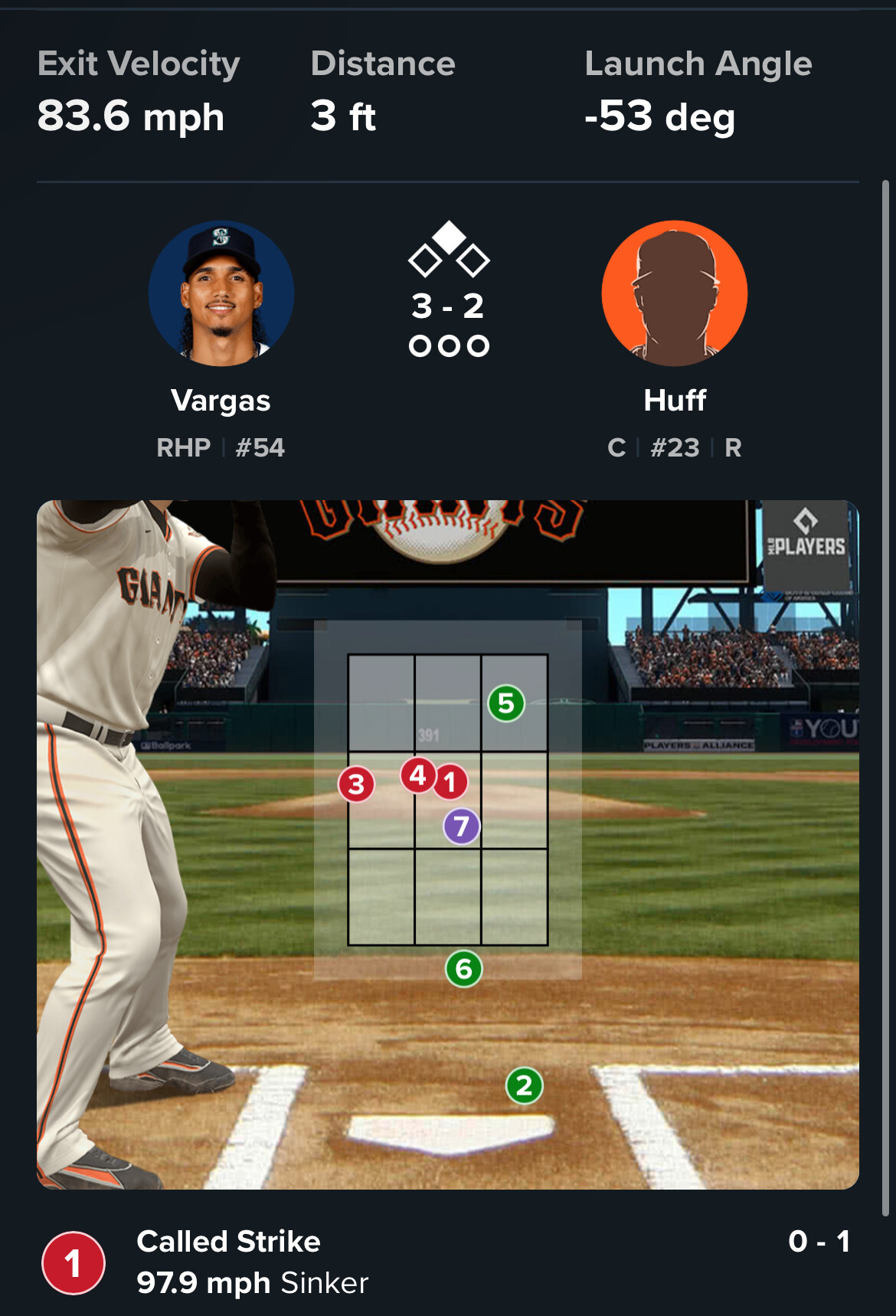Select green pitch marker 5
The image size is (896, 1316).
[506, 703]
